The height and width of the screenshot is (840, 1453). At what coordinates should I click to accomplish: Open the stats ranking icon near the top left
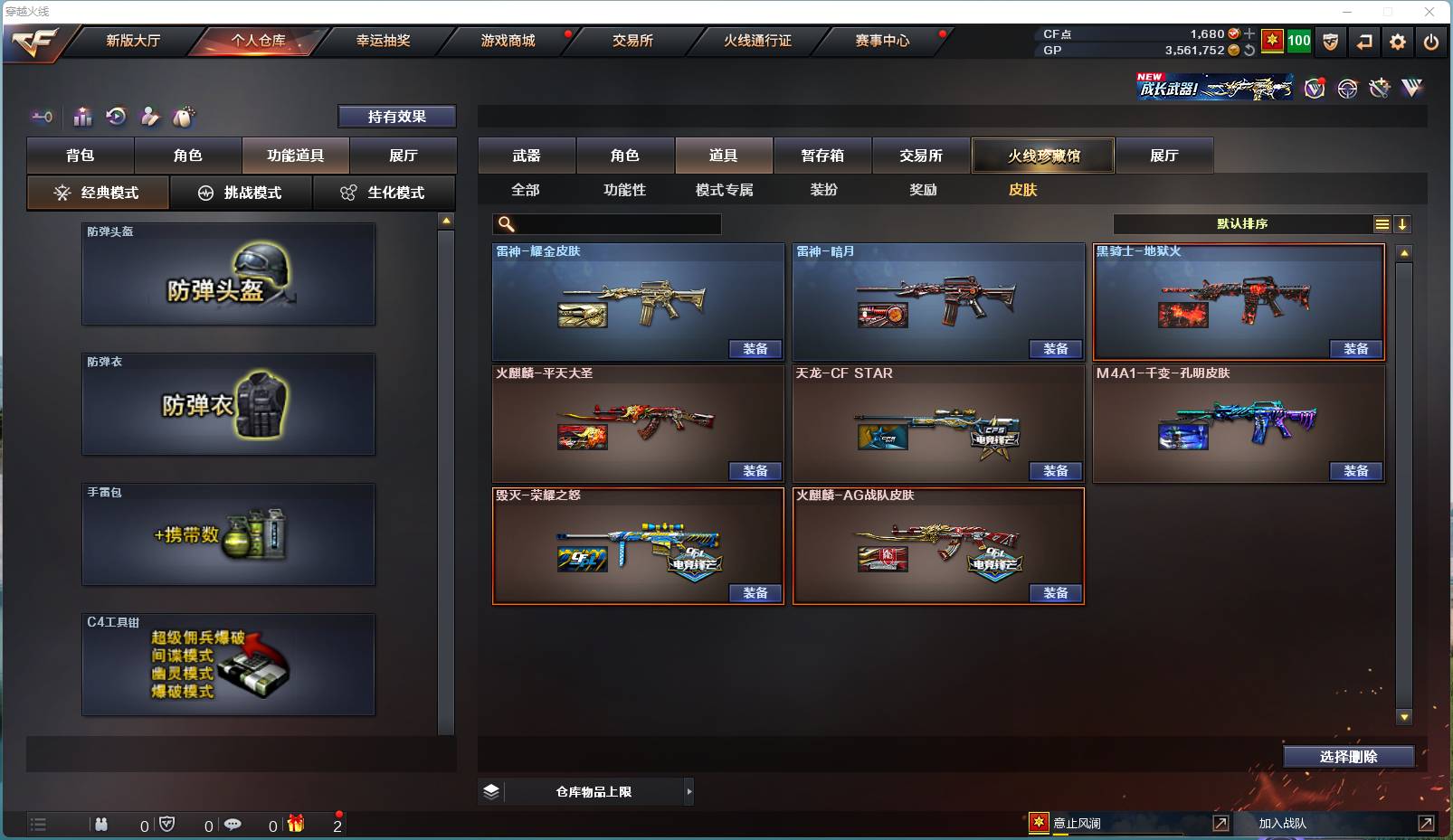82,117
